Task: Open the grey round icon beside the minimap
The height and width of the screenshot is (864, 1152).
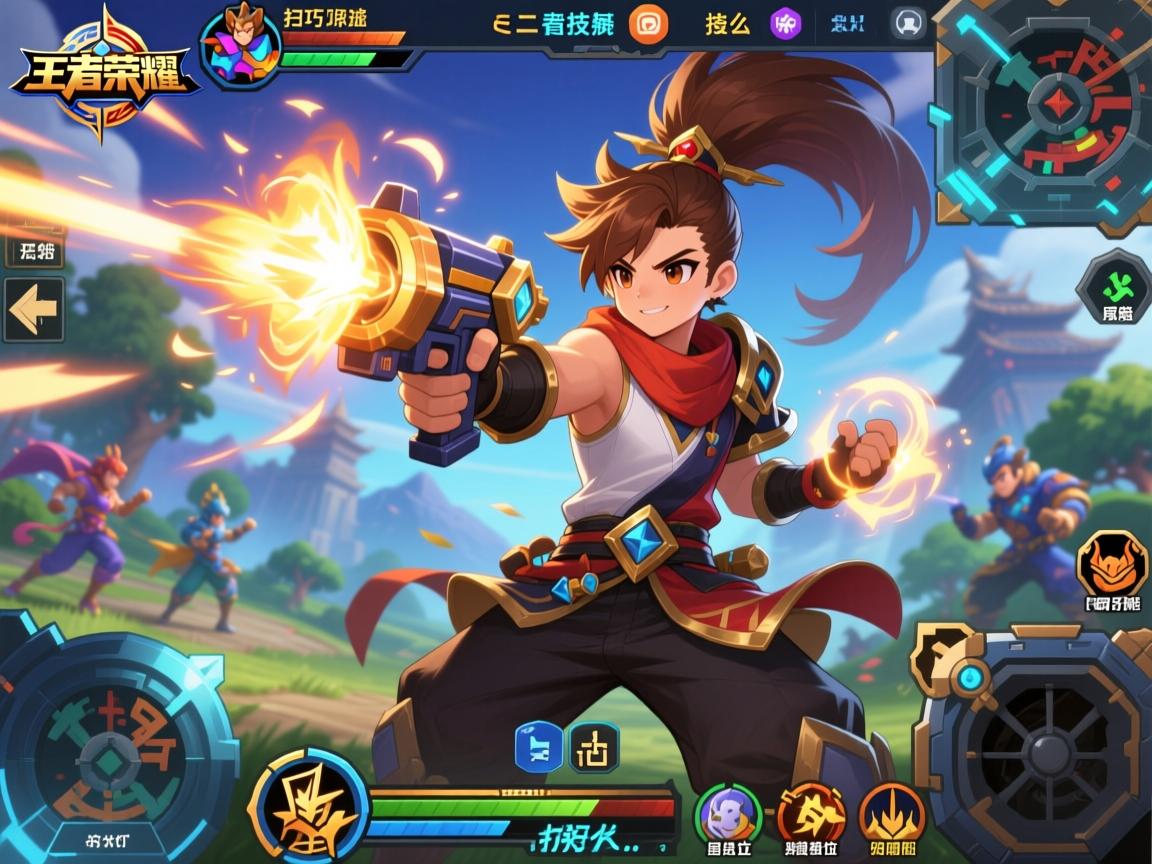Action: tap(908, 23)
